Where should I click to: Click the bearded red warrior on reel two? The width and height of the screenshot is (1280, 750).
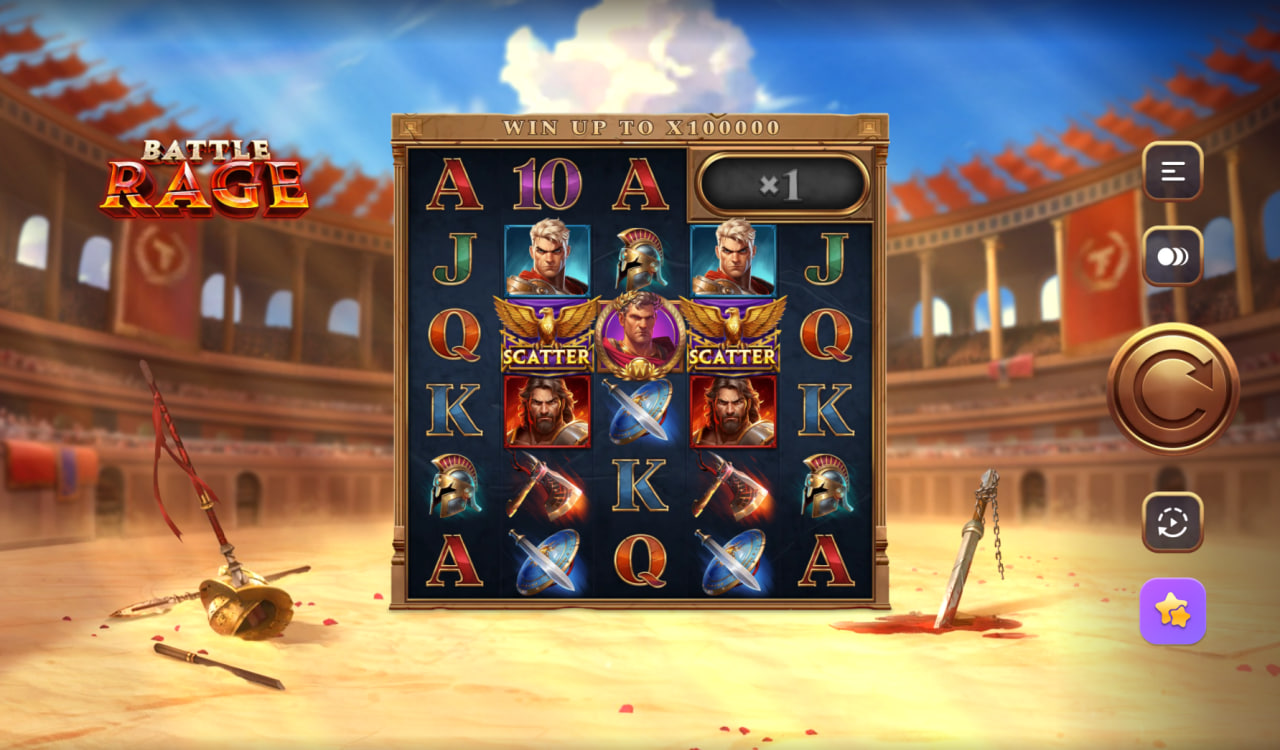tap(548, 413)
